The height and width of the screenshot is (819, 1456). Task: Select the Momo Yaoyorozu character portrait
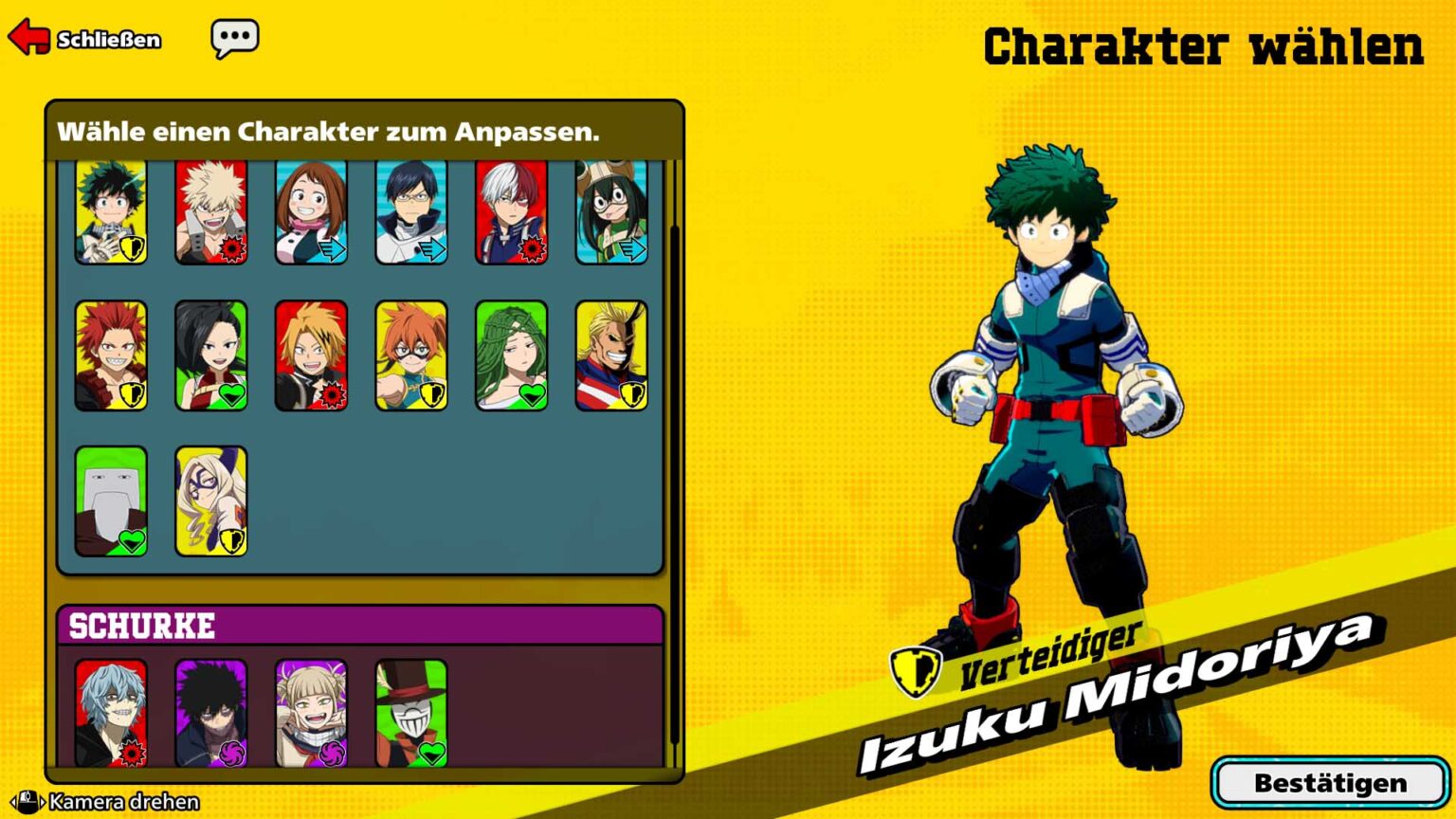click(x=211, y=355)
